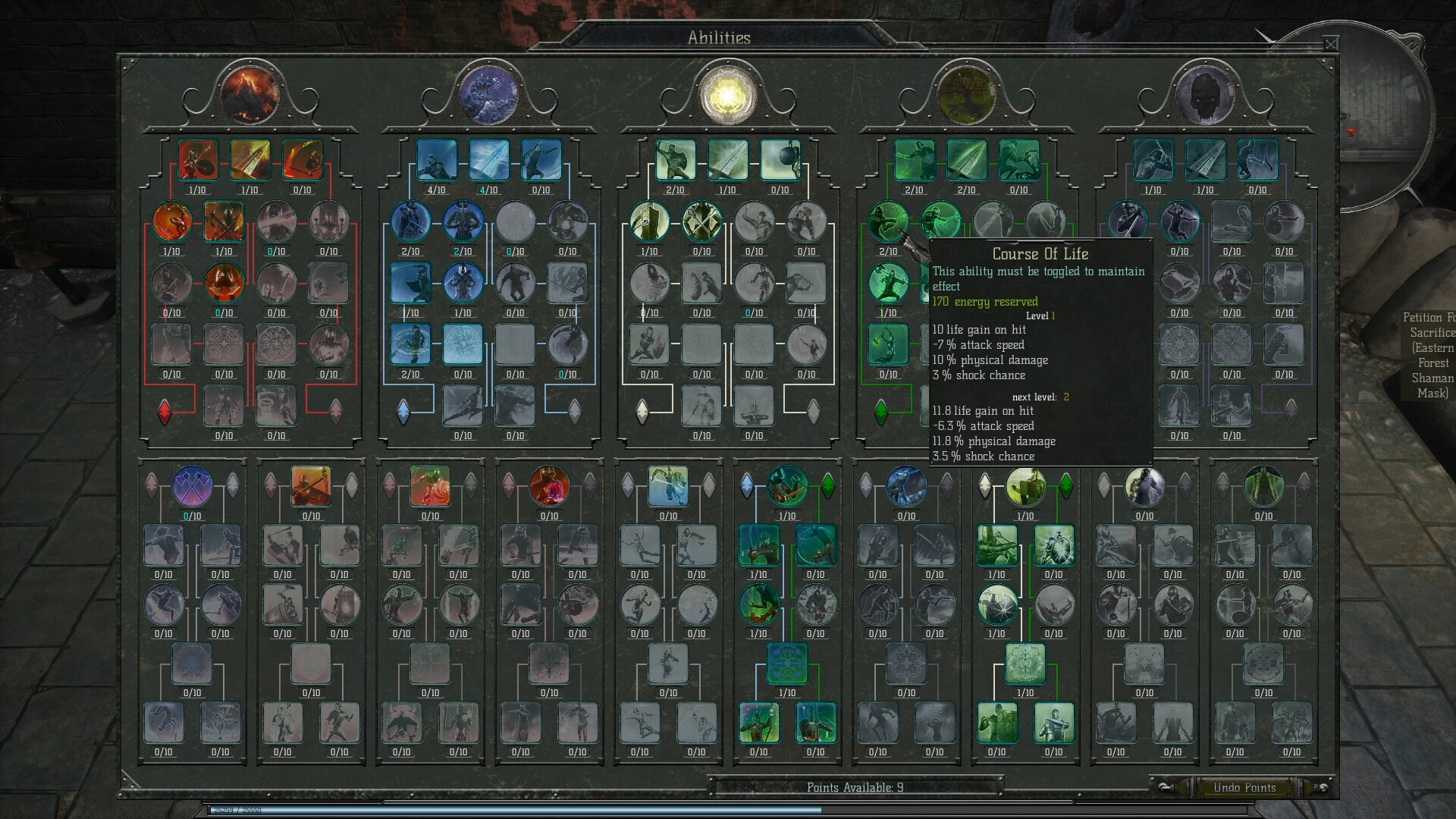Select the nature tree school medallion
The width and height of the screenshot is (1456, 819).
coord(967,97)
